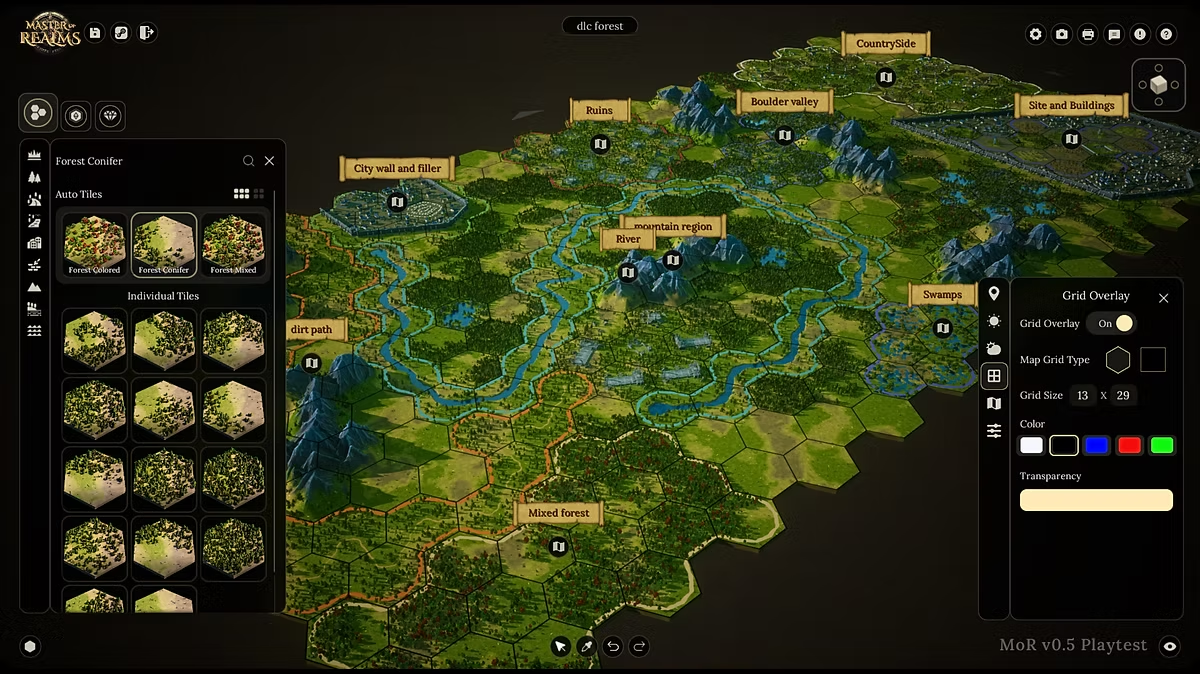Select the Forest Colored auto tile

tap(95, 243)
